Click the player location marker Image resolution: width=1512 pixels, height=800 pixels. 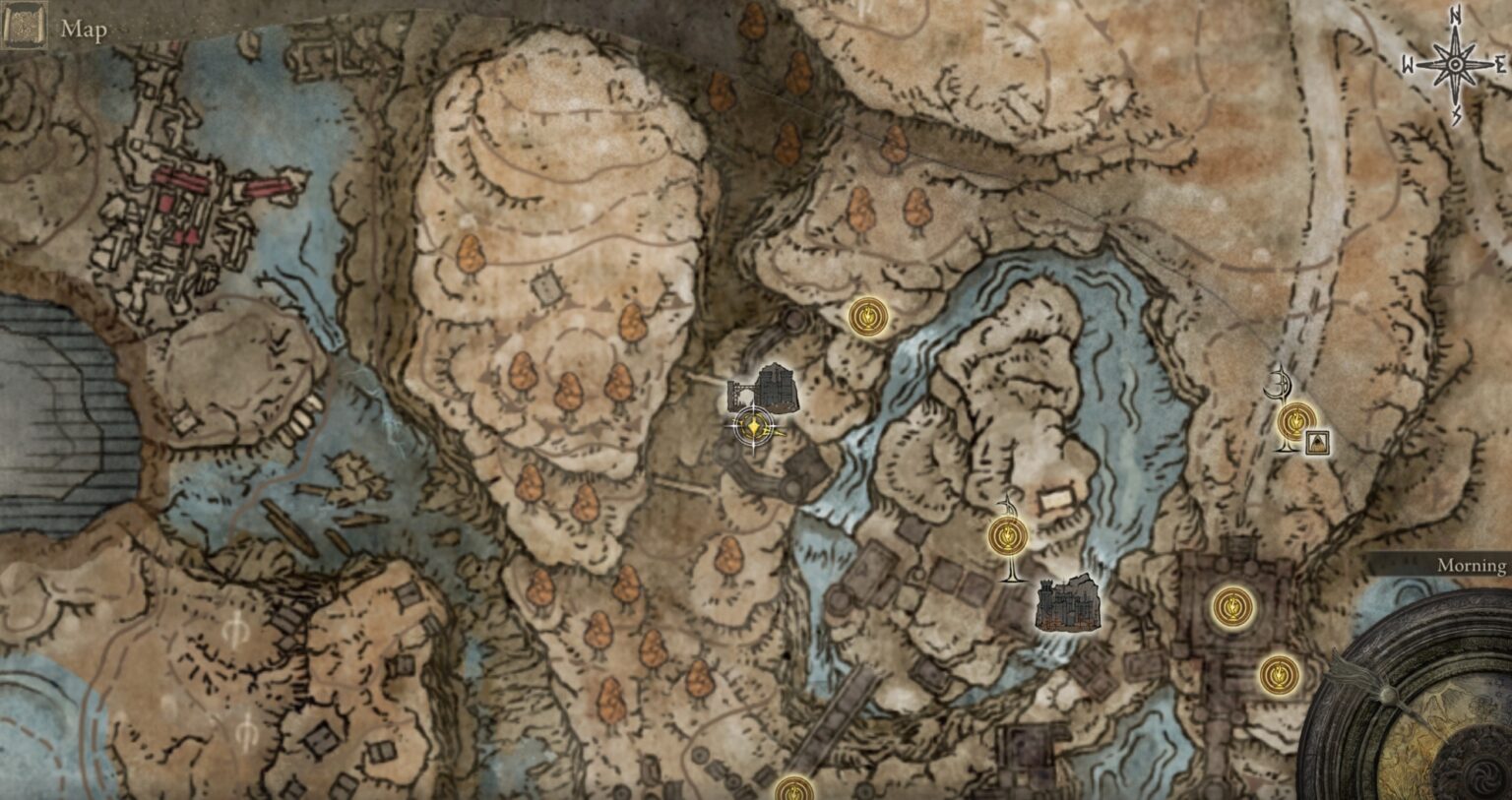(752, 428)
